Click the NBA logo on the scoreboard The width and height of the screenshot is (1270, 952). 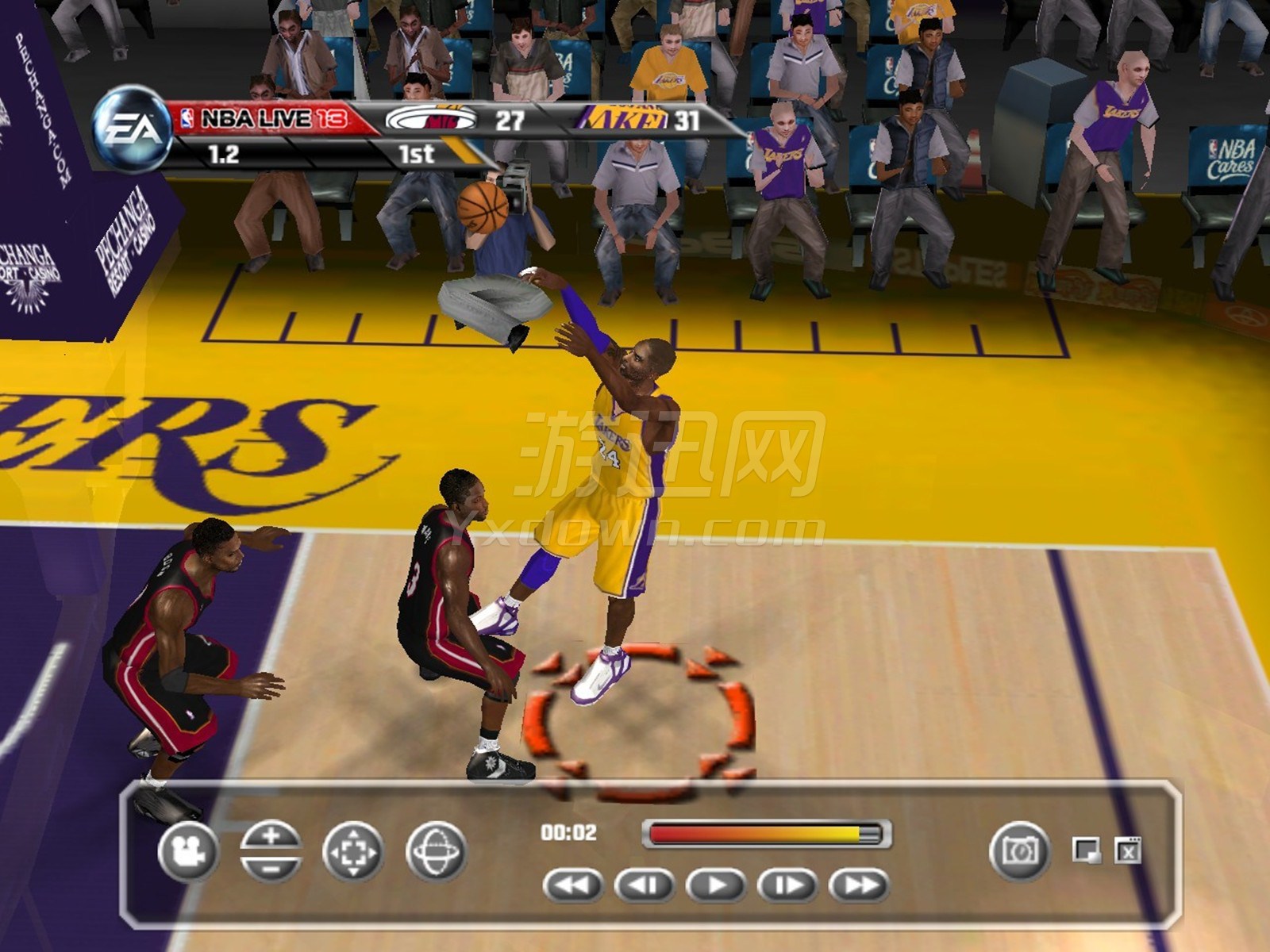click(x=187, y=117)
